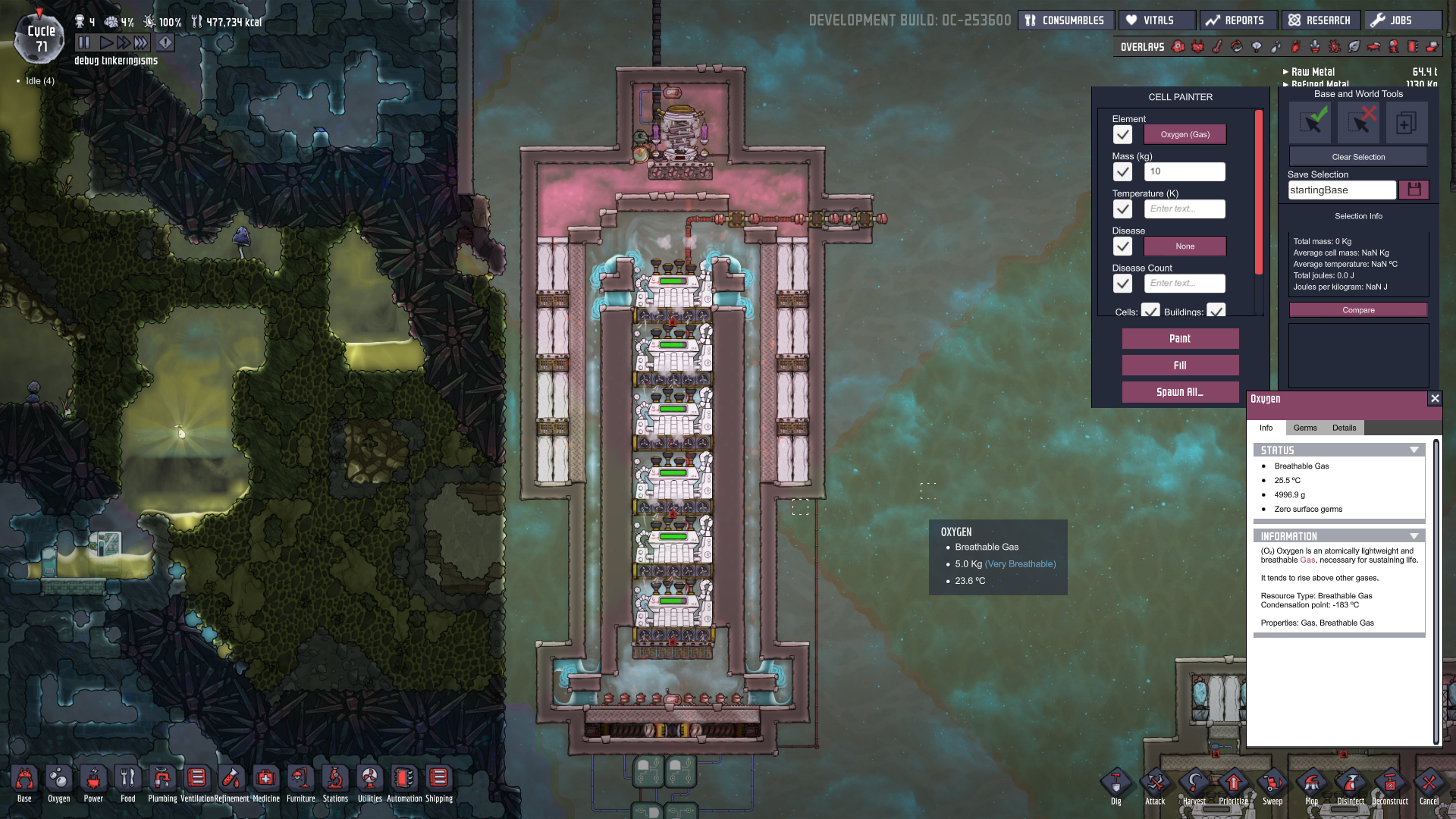Open the Power build category
The width and height of the screenshot is (1456, 819).
(93, 783)
